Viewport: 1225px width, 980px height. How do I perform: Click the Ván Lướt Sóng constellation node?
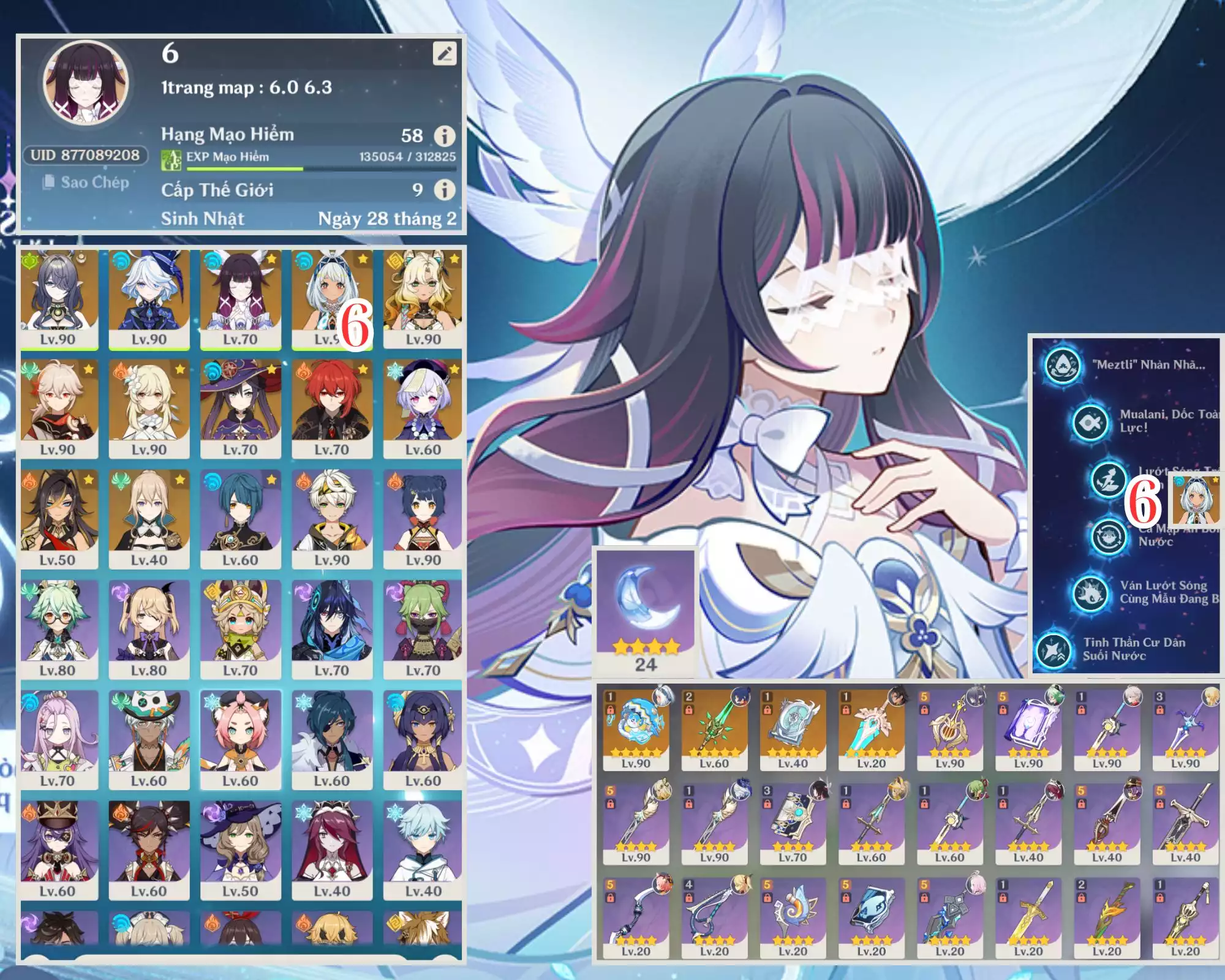pyautogui.click(x=1091, y=592)
